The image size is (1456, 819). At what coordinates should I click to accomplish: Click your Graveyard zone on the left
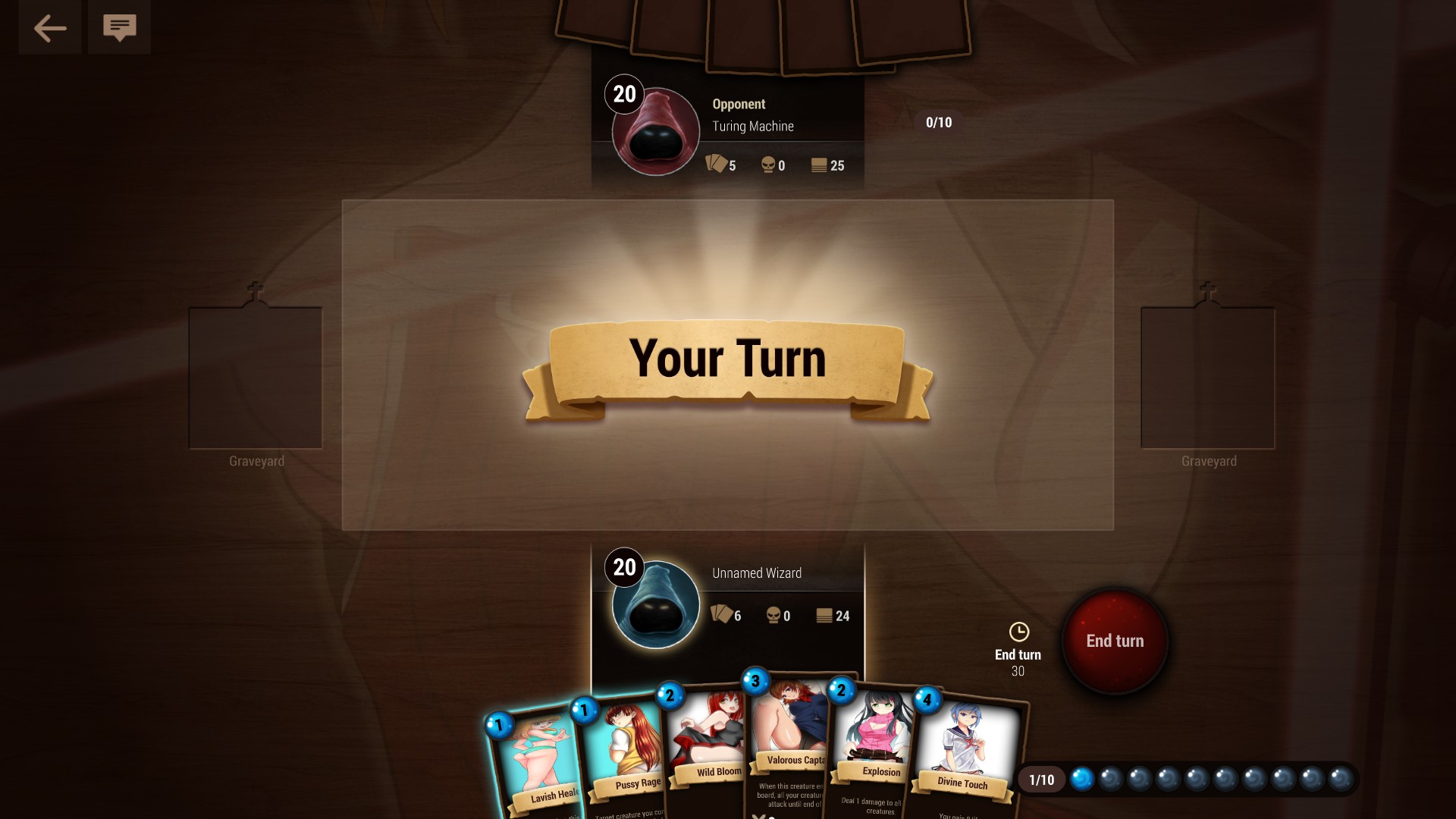tap(256, 377)
